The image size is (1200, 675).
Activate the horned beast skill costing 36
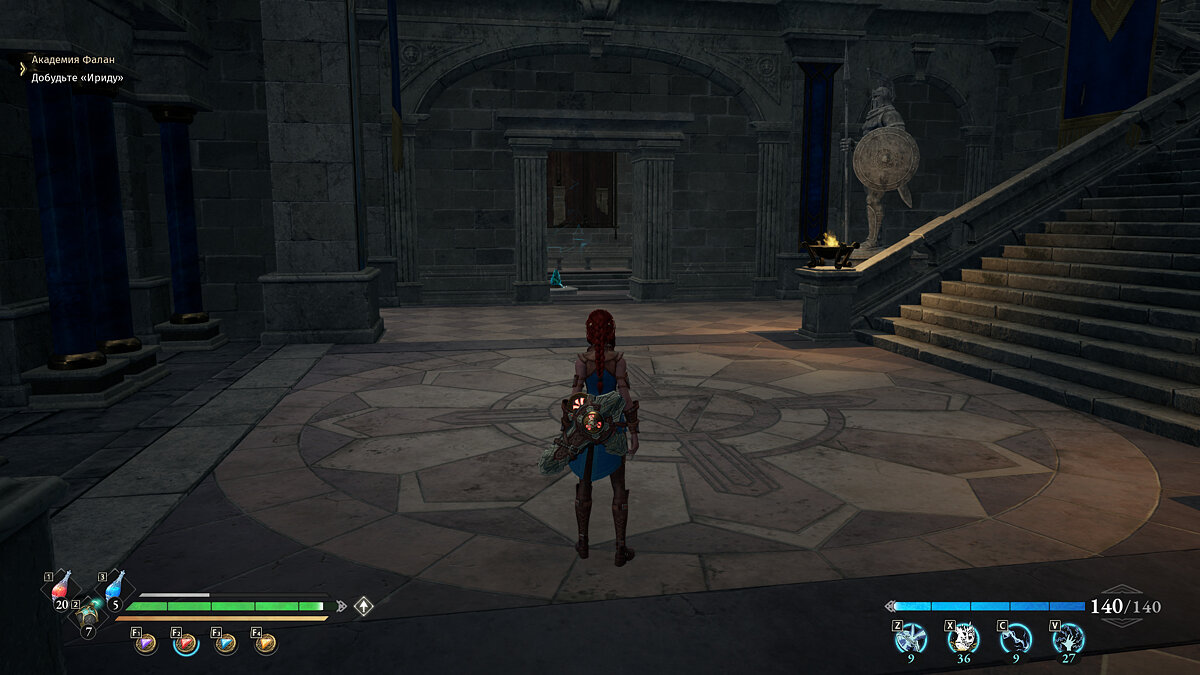click(963, 637)
